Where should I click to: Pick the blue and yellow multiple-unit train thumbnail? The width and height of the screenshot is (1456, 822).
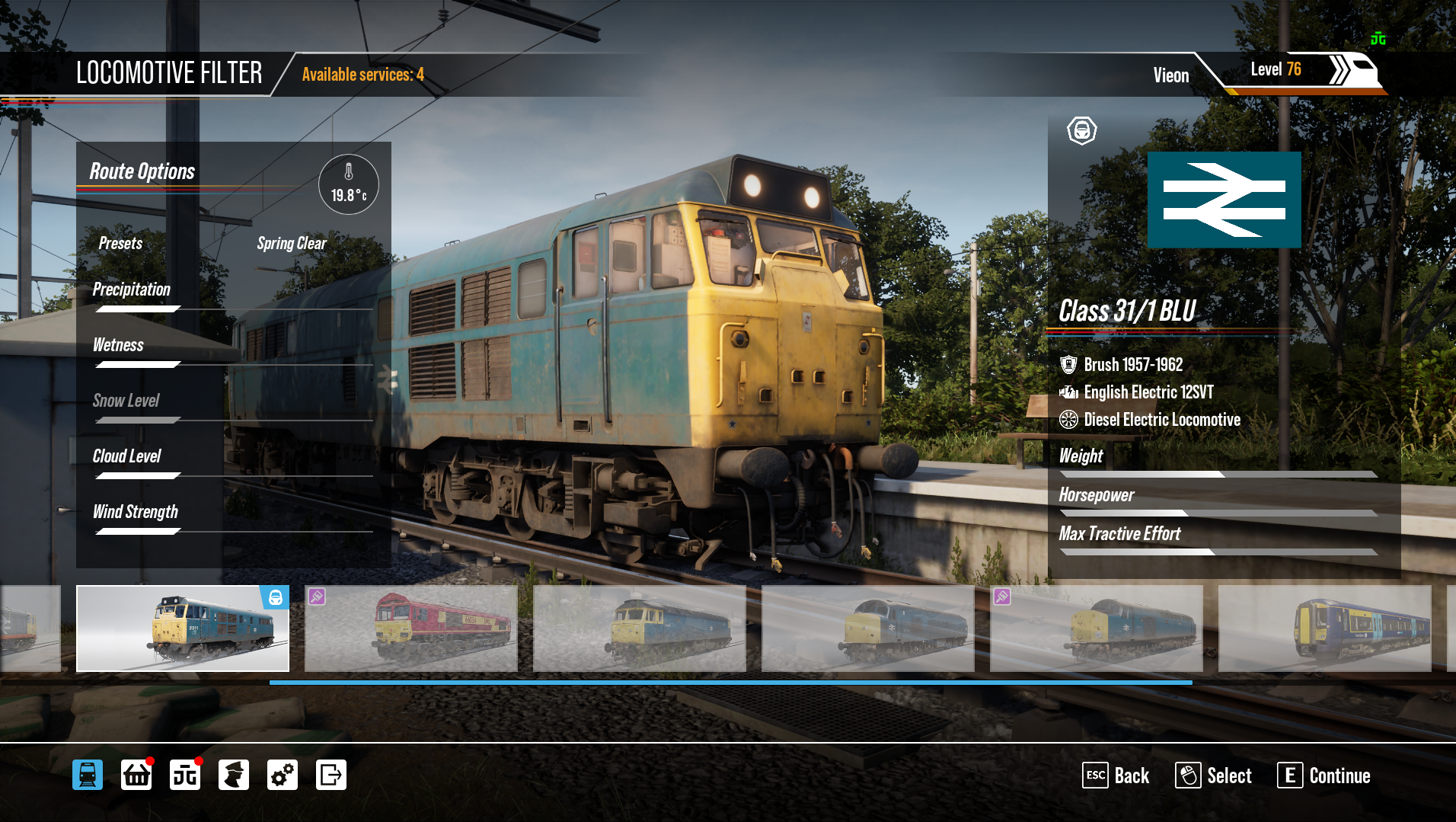tap(1325, 628)
